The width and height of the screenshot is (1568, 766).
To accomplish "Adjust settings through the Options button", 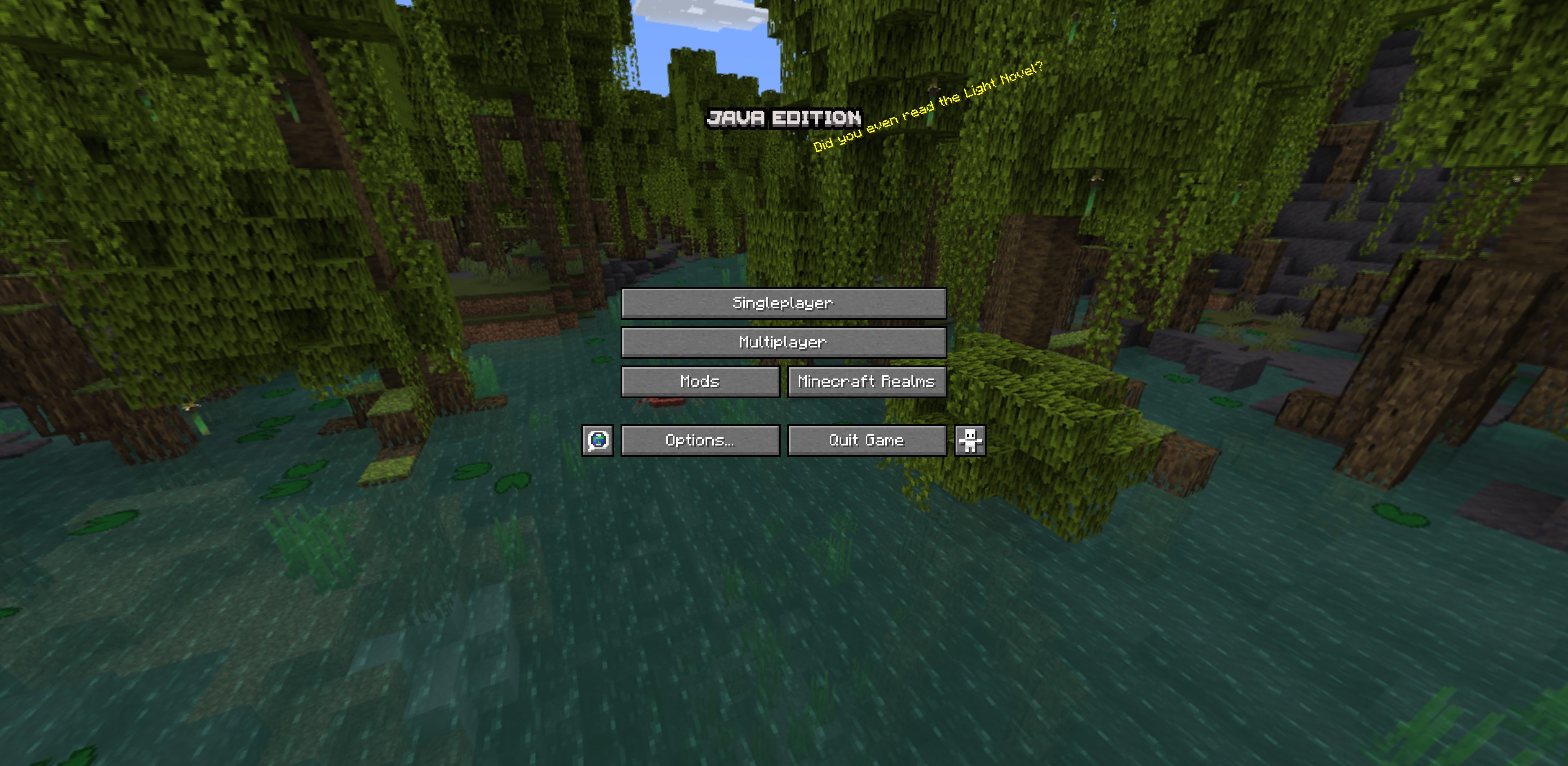I will pyautogui.click(x=699, y=440).
